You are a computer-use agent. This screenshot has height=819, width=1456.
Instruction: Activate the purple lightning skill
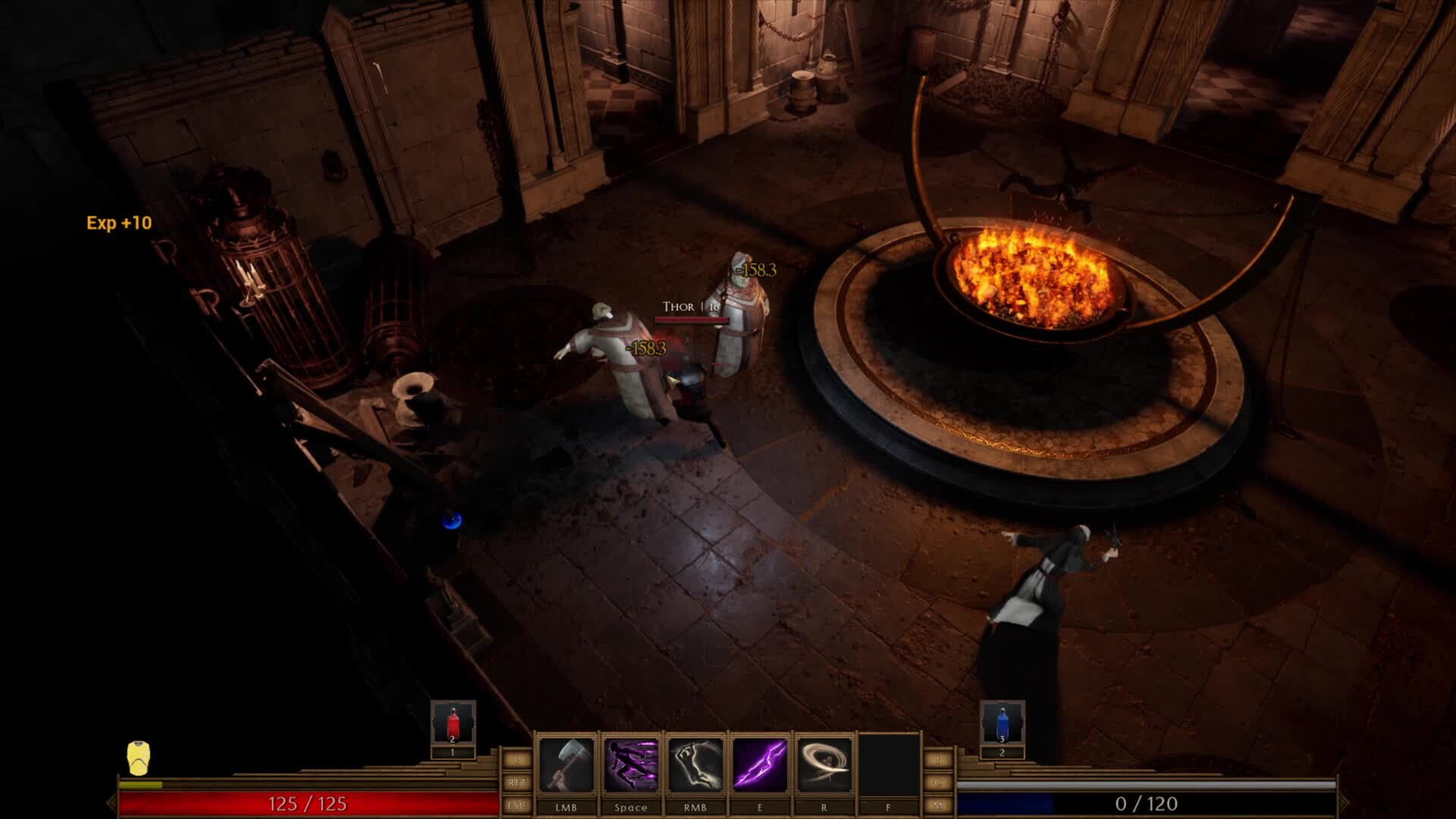(x=759, y=764)
